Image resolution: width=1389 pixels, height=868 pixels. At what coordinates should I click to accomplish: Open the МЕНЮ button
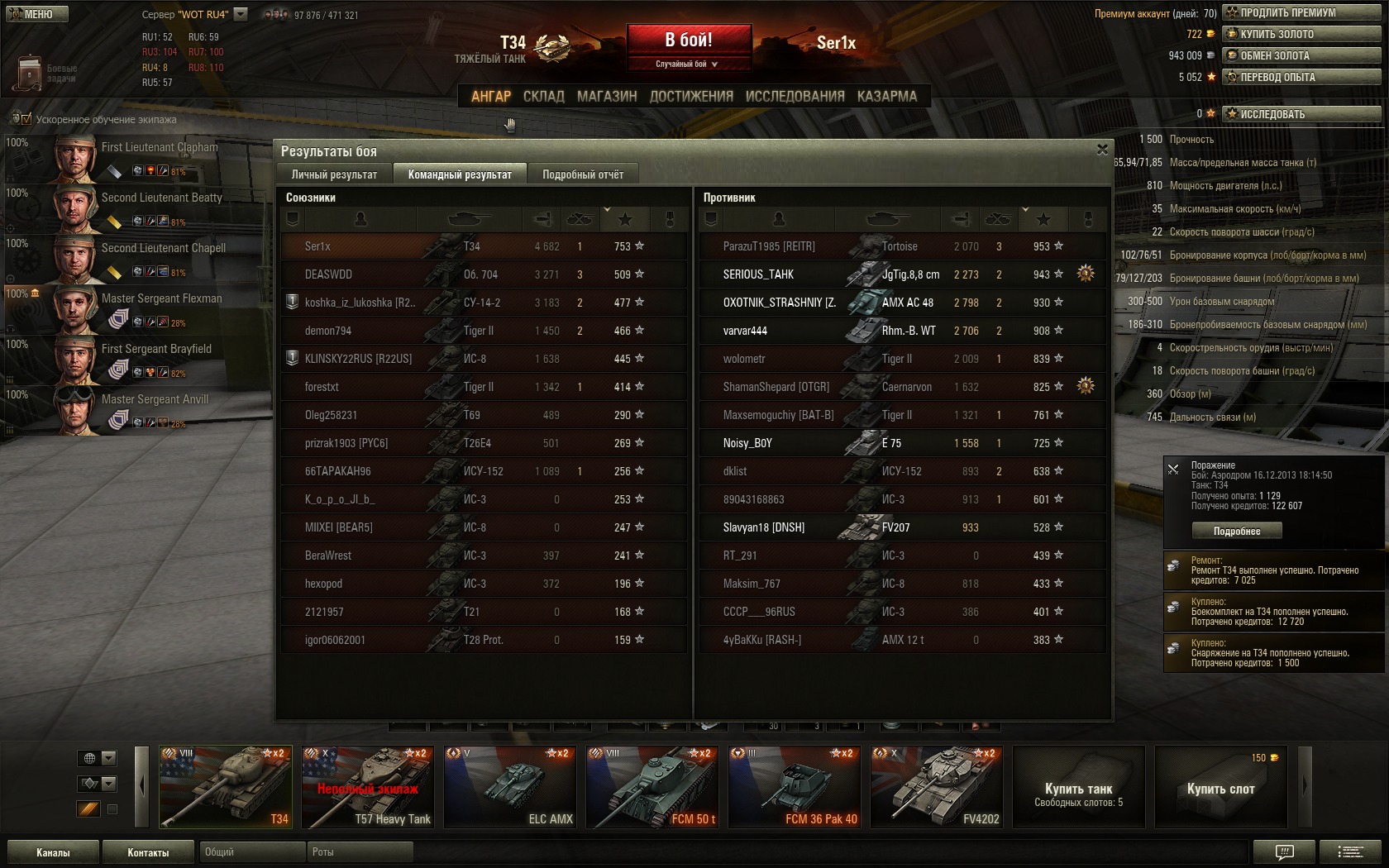pyautogui.click(x=37, y=14)
